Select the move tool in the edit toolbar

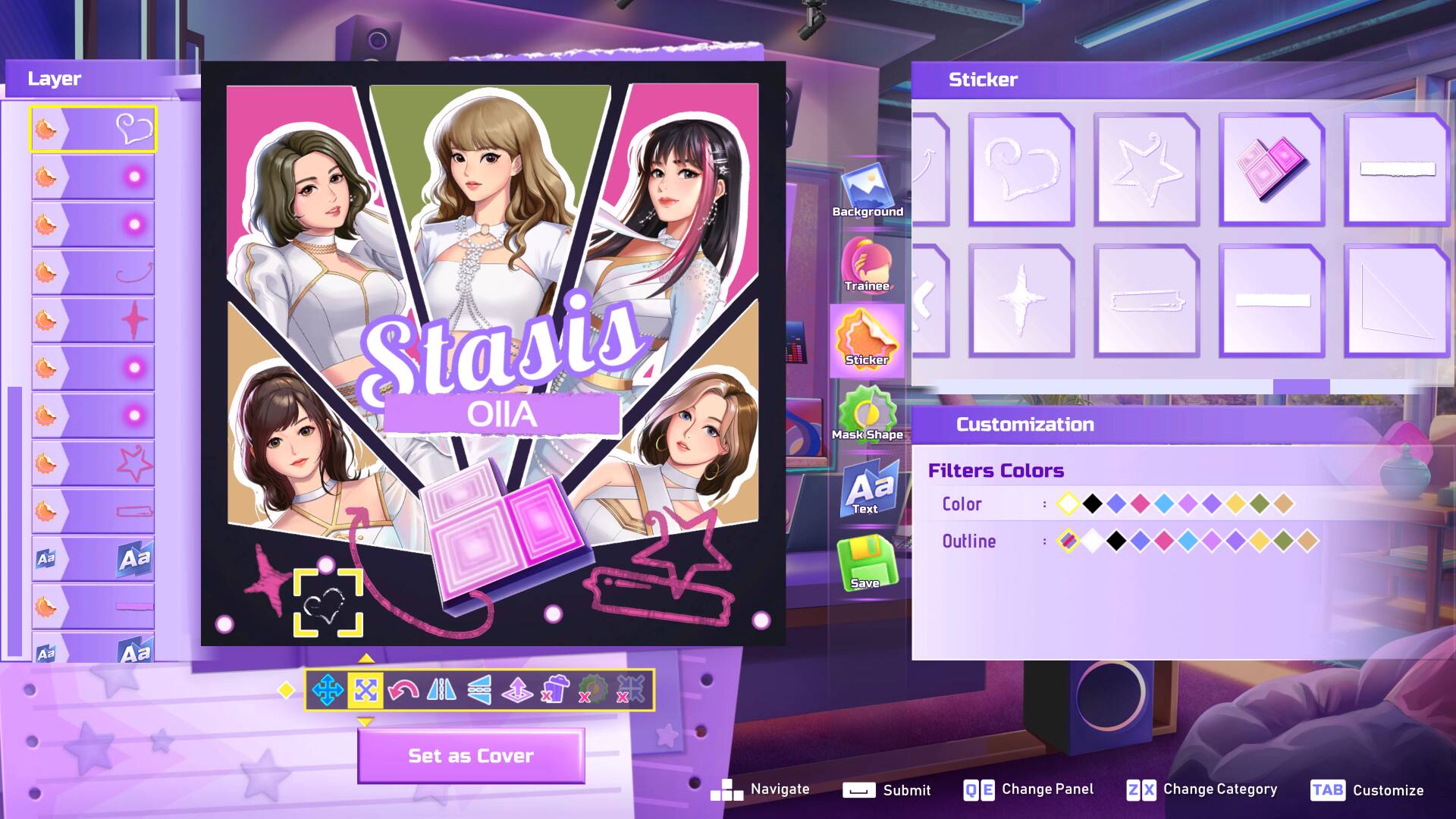pyautogui.click(x=328, y=691)
